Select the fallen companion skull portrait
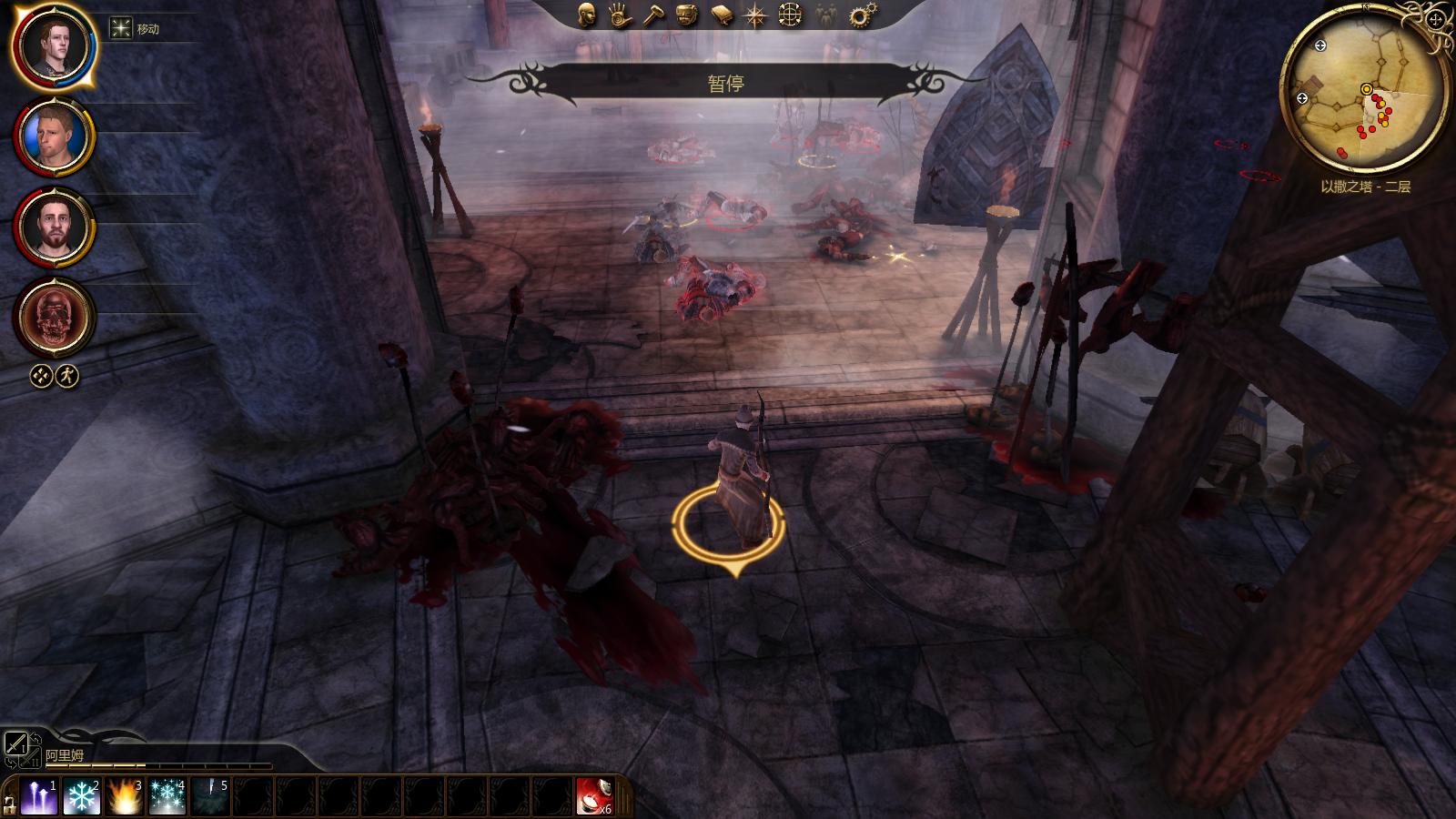The width and height of the screenshot is (1456, 819). 53,318
